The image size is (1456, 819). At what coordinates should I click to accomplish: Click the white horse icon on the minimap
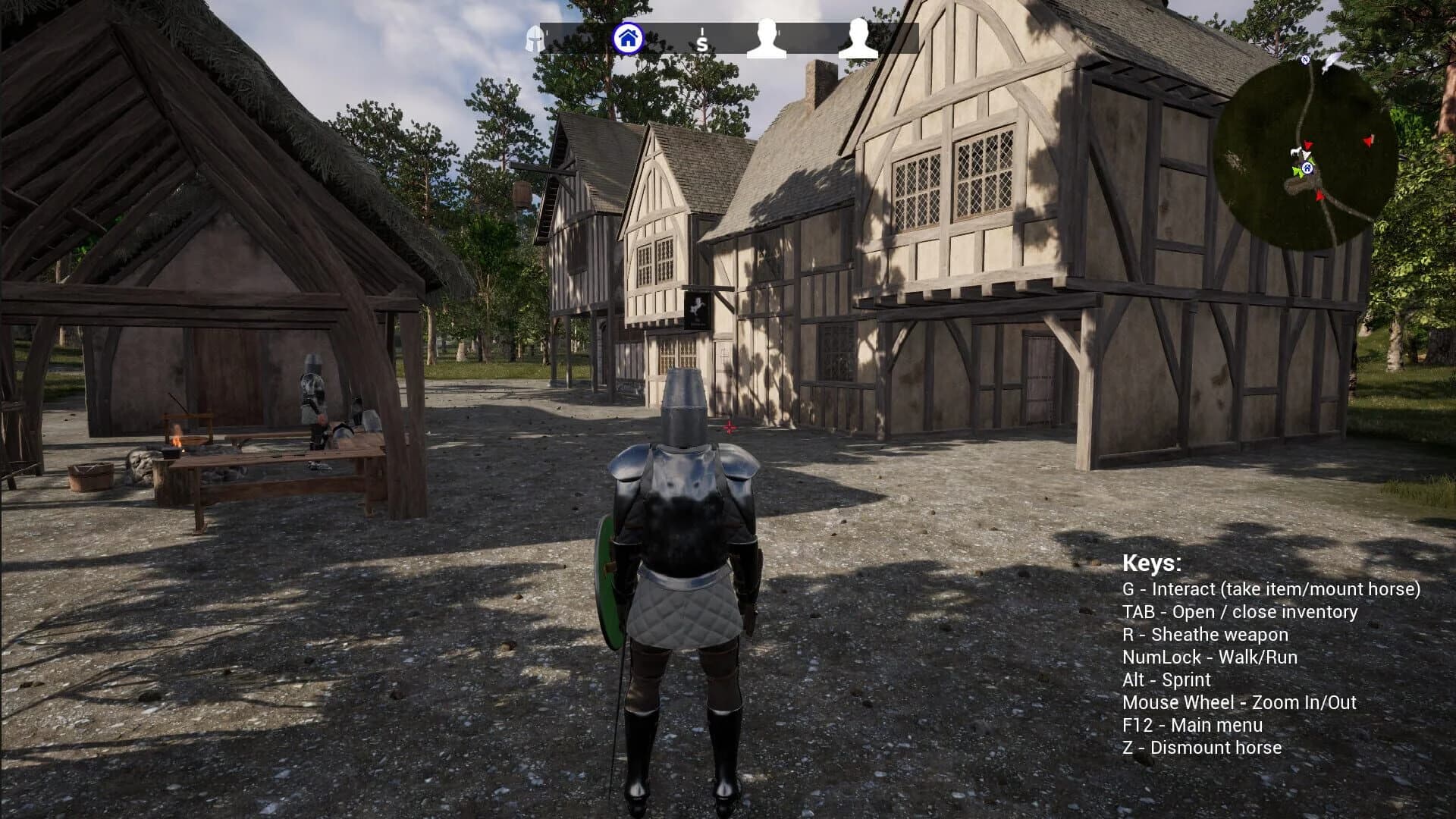point(1295,152)
